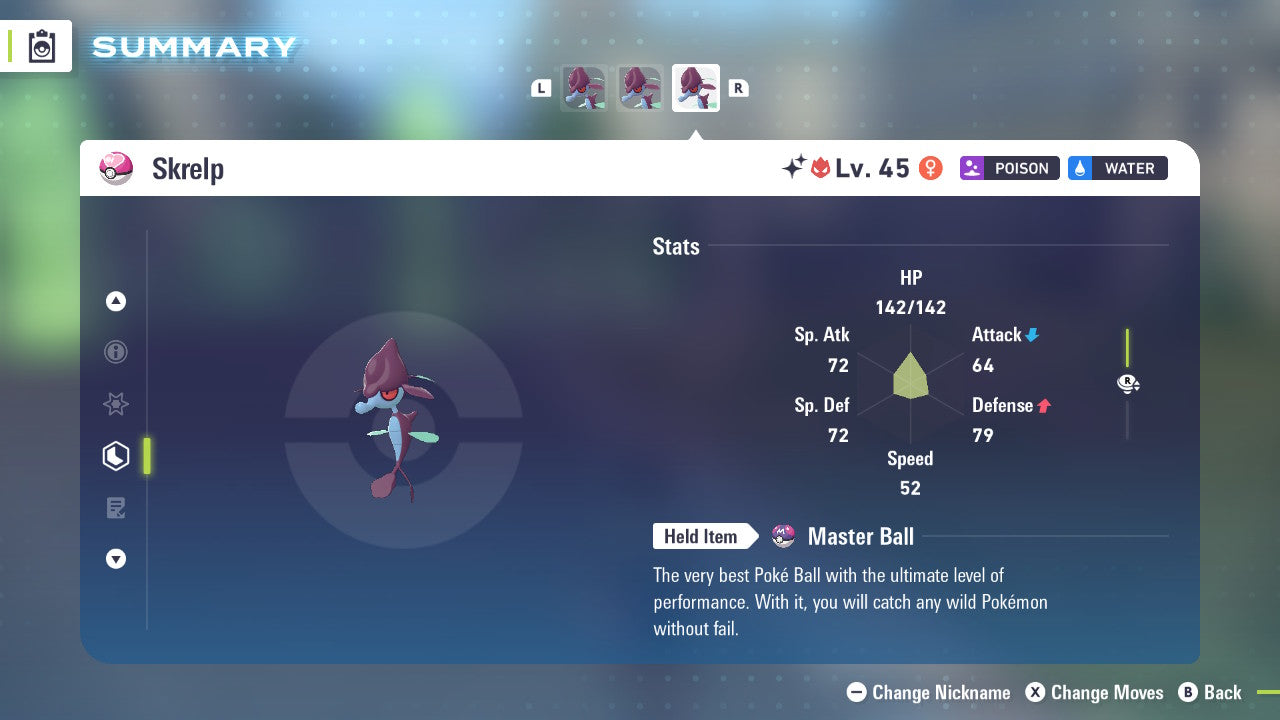The image size is (1280, 720).
Task: Select the WATER type badge
Action: 1117,168
